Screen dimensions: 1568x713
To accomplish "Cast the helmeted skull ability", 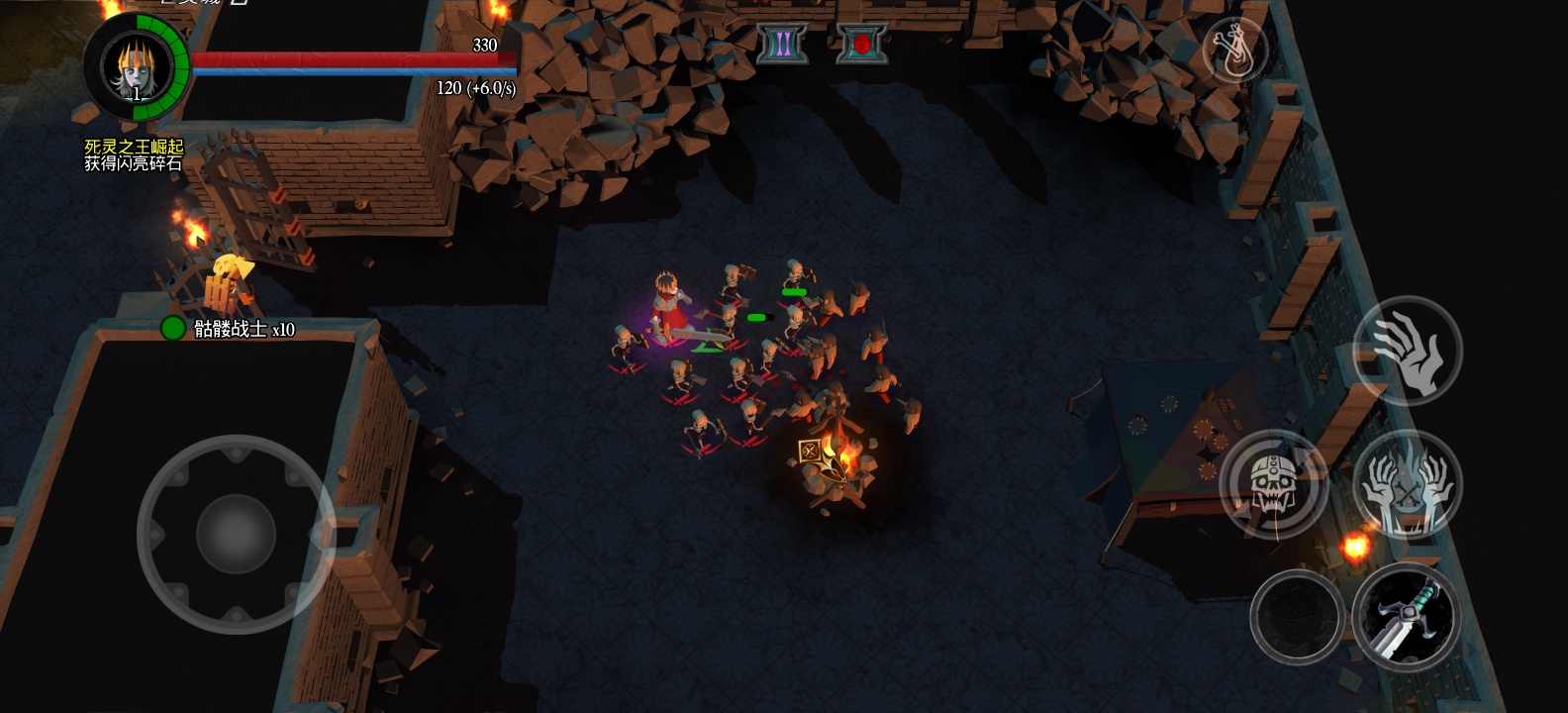I will coord(1273,484).
